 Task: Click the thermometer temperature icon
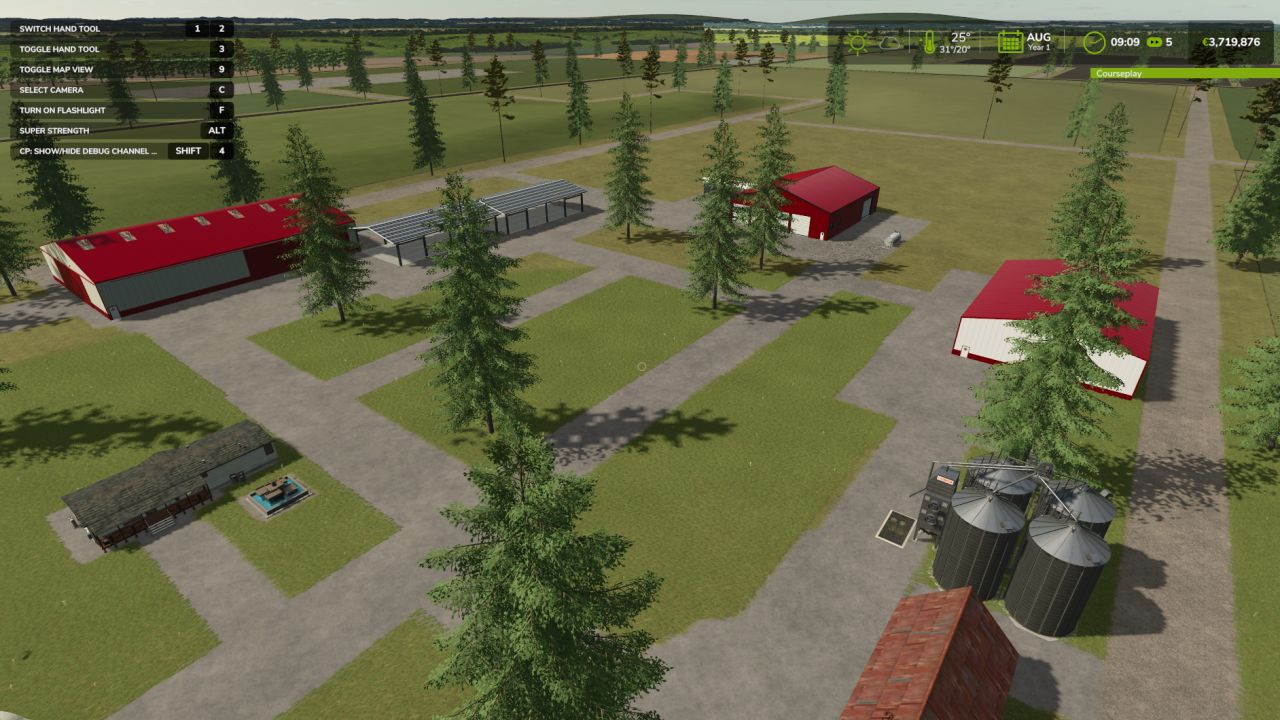928,43
